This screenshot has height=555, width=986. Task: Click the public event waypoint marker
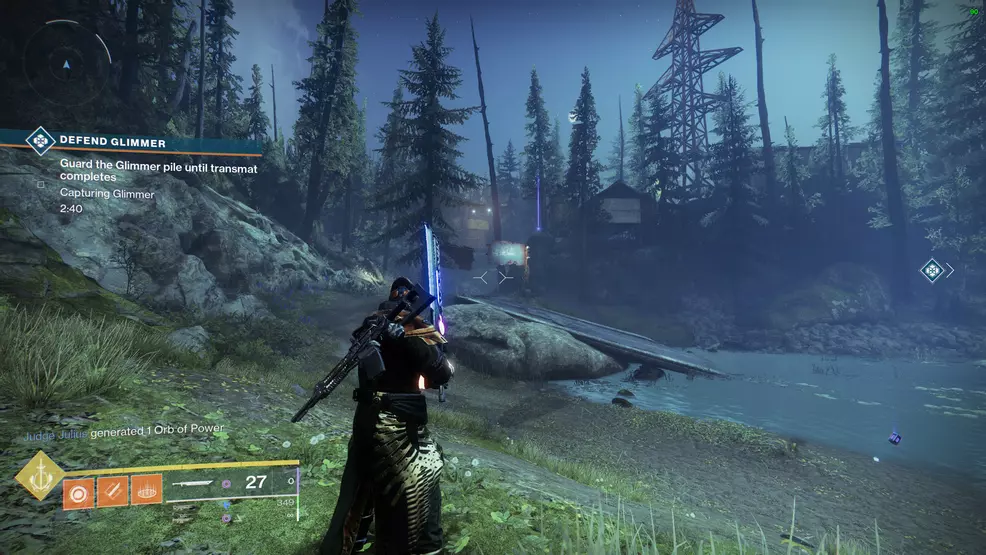(932, 270)
